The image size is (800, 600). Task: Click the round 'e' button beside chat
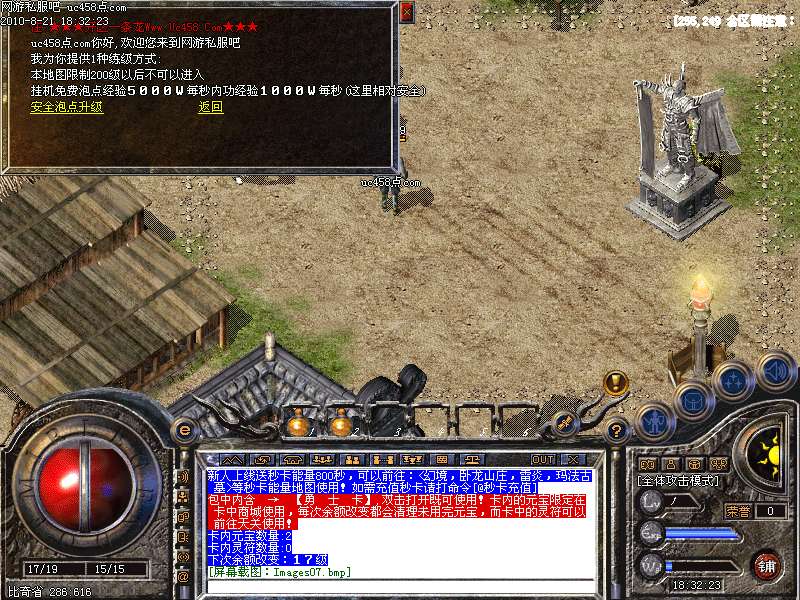click(x=183, y=429)
